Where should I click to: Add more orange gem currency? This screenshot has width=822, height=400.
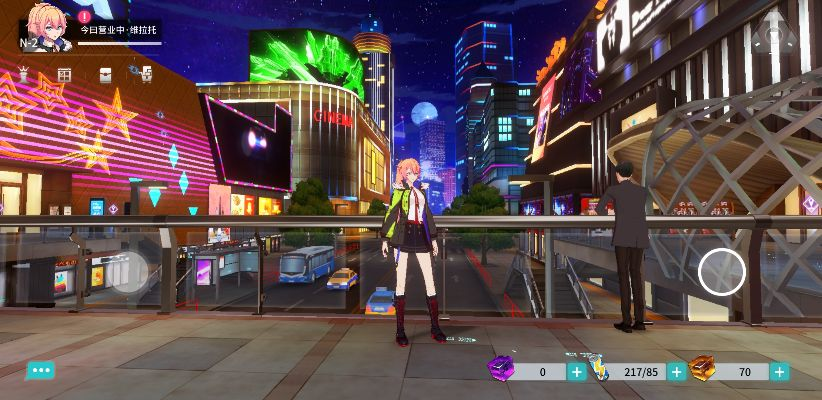pyautogui.click(x=779, y=372)
